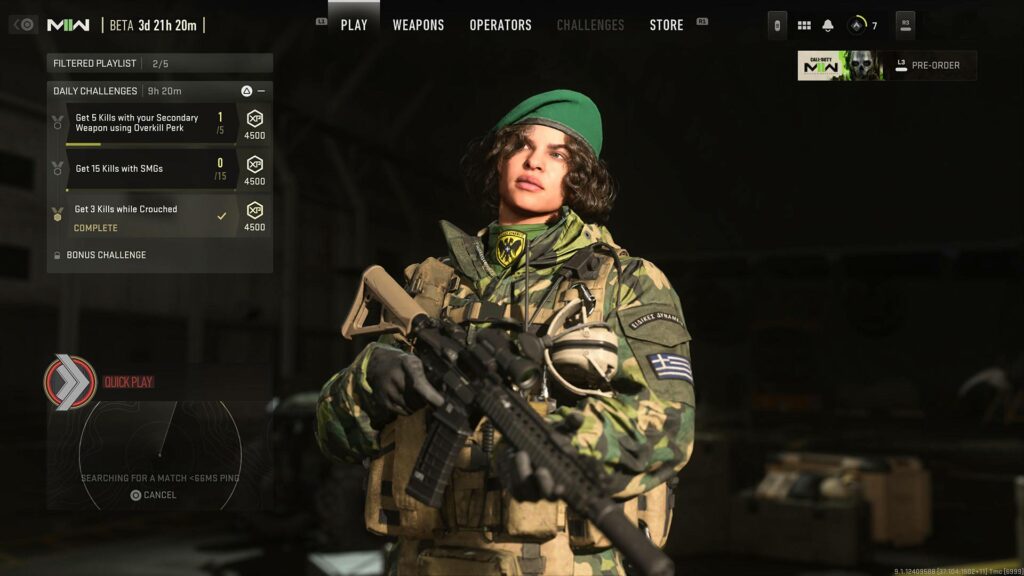
Task: Open the Store tab
Action: (x=667, y=25)
